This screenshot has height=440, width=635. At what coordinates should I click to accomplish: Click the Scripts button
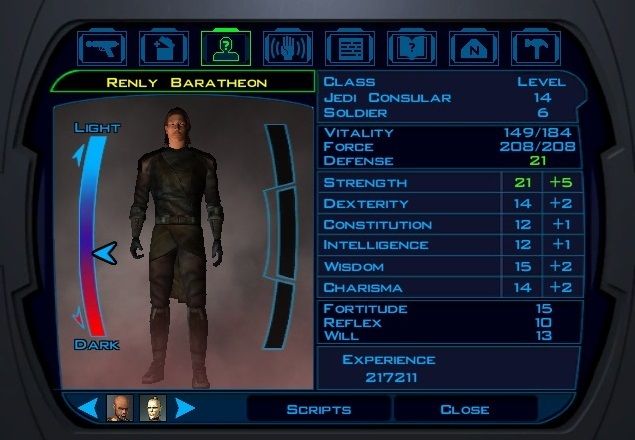318,409
